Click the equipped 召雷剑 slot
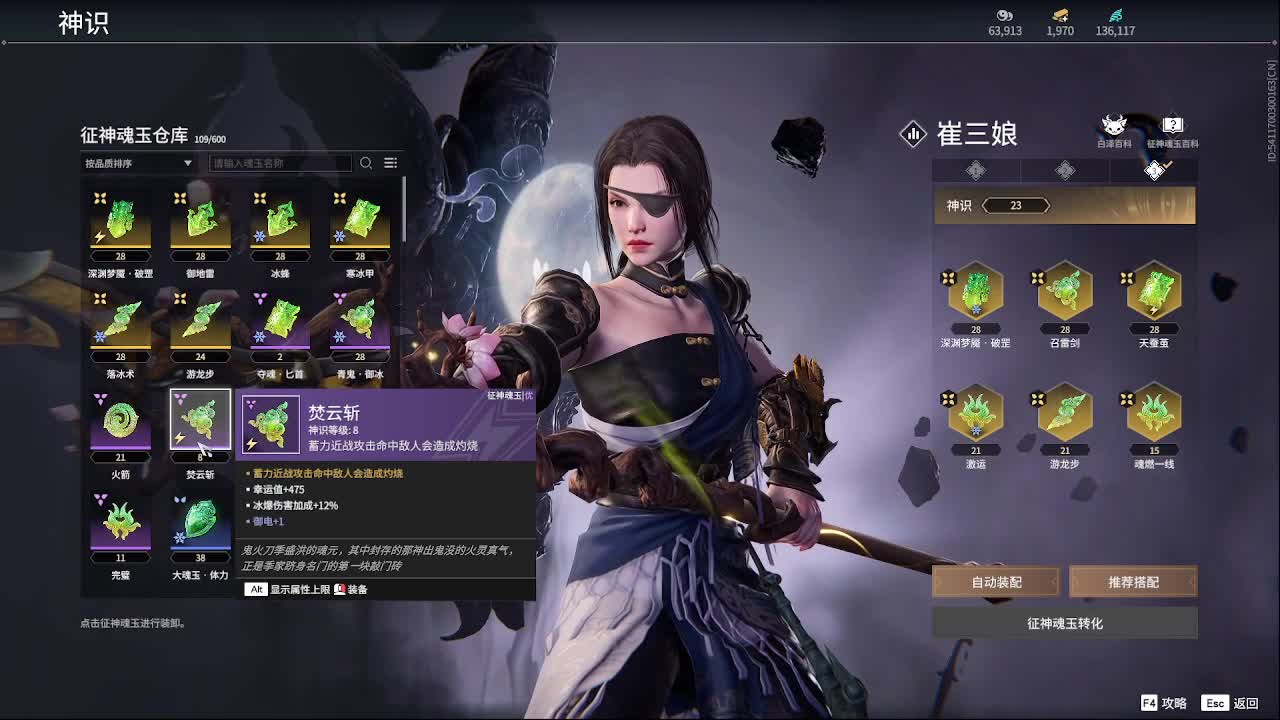Viewport: 1280px width, 720px height. (1065, 291)
